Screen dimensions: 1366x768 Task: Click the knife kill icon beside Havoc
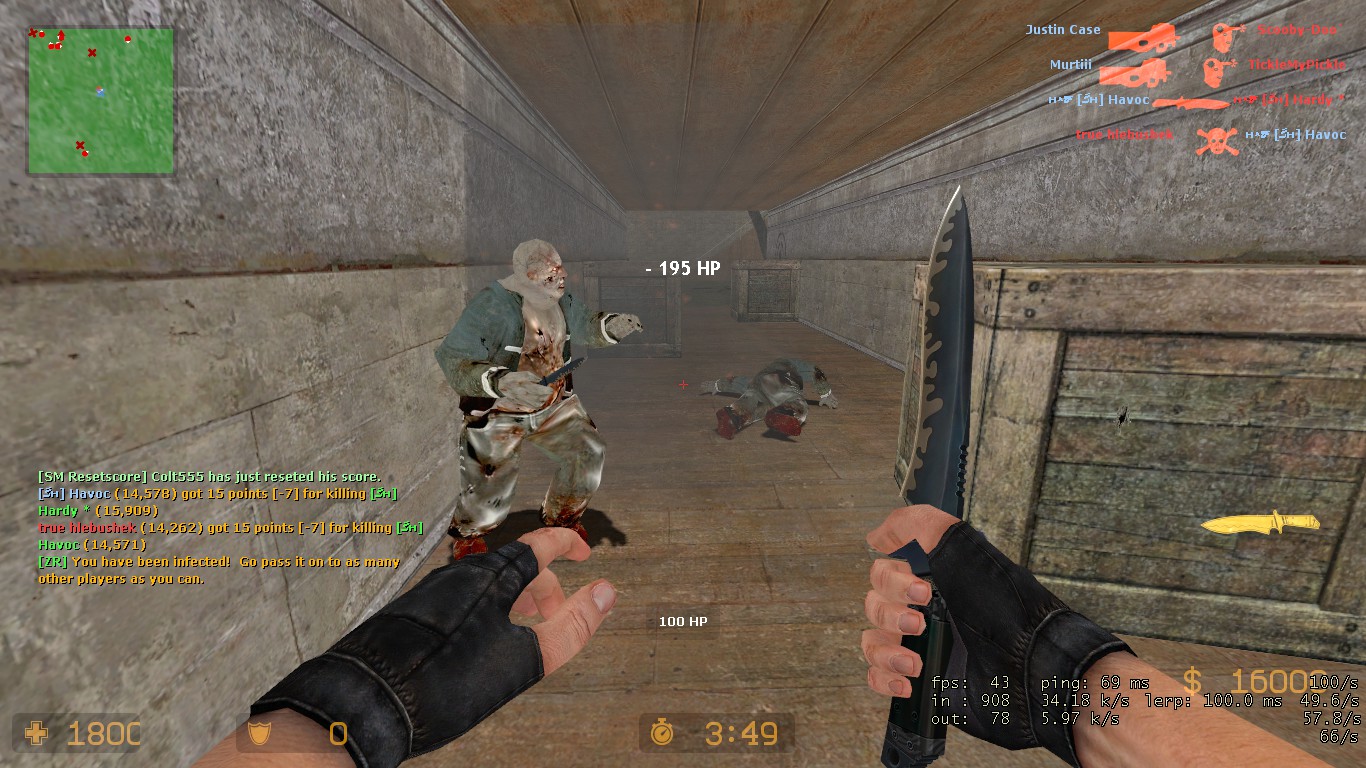(1191, 101)
